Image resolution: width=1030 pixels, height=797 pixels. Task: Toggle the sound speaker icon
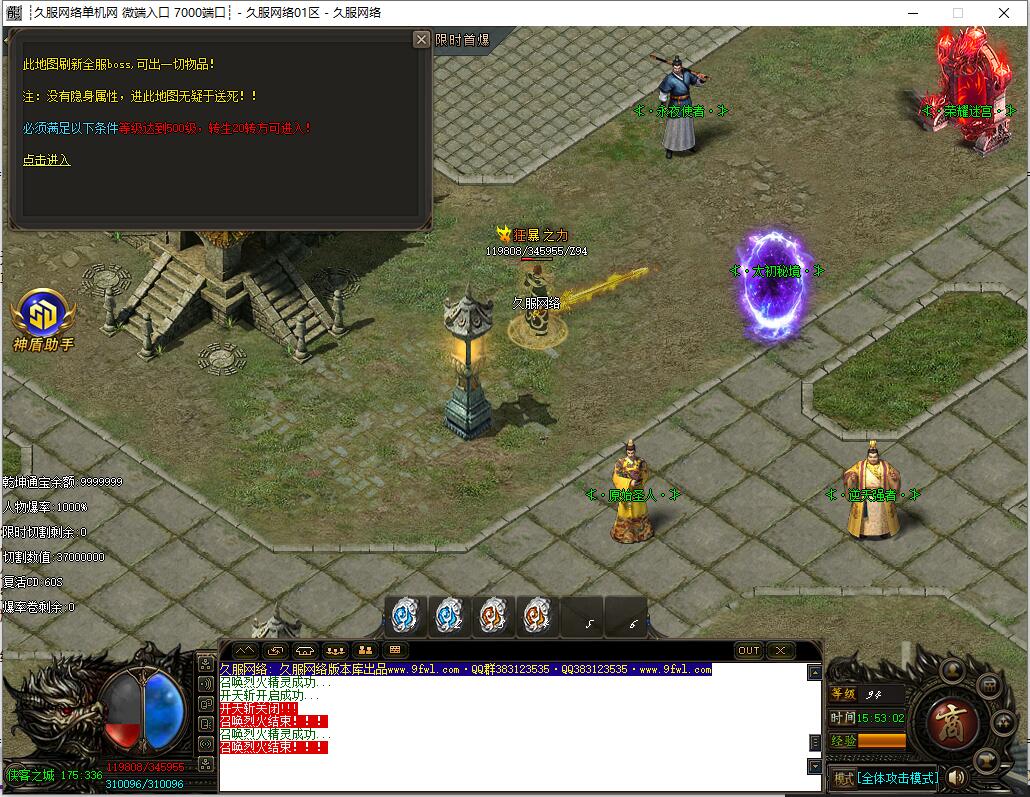tap(957, 777)
